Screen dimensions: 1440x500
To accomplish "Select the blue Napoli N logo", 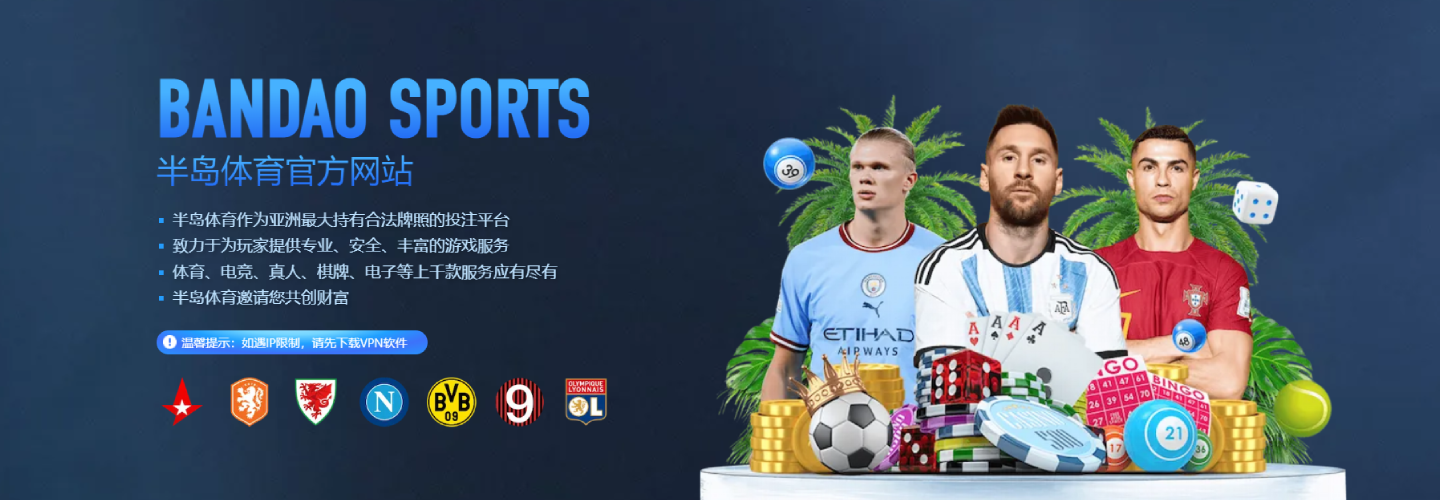I will 384,402.
